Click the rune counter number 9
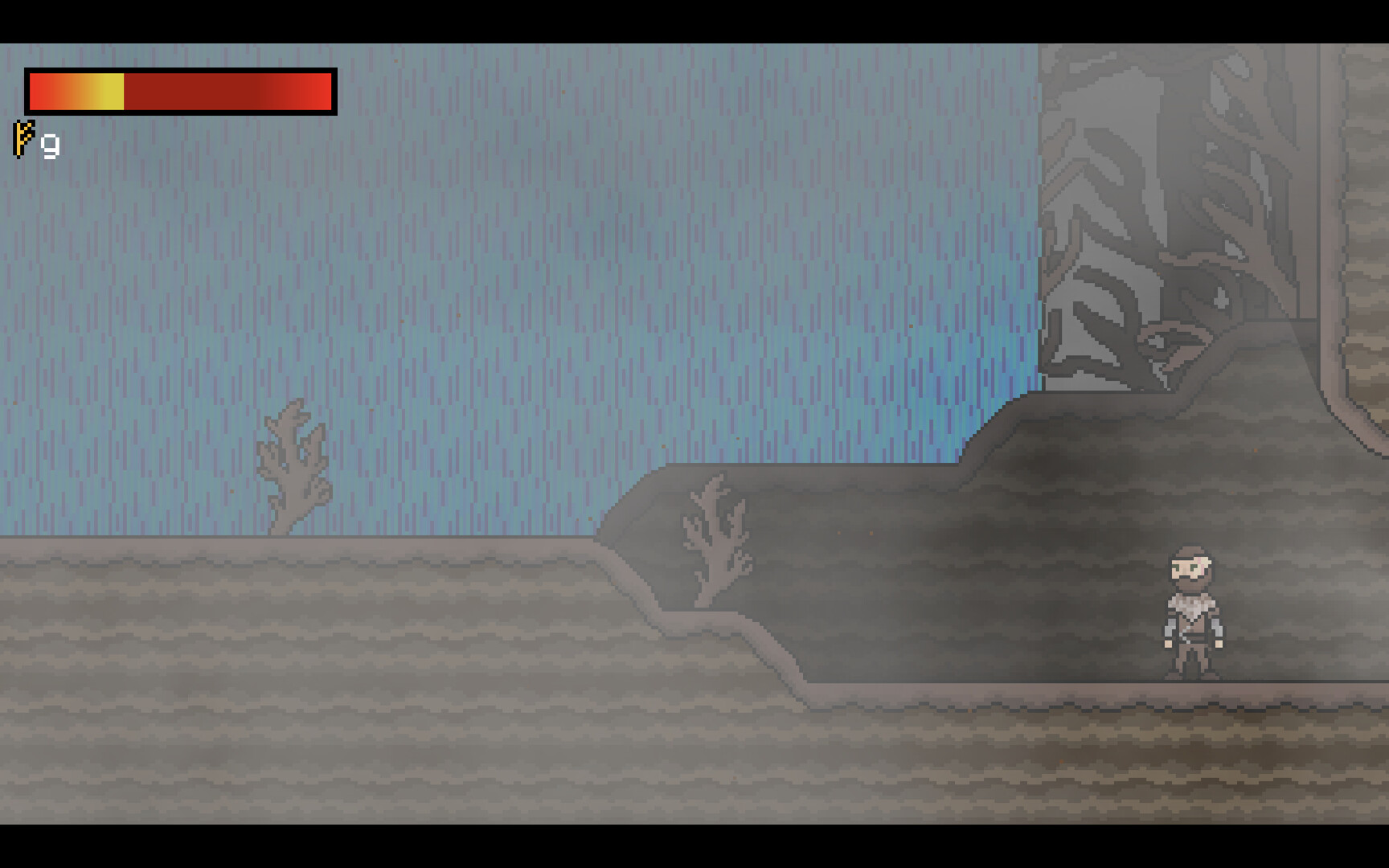 click(x=48, y=143)
